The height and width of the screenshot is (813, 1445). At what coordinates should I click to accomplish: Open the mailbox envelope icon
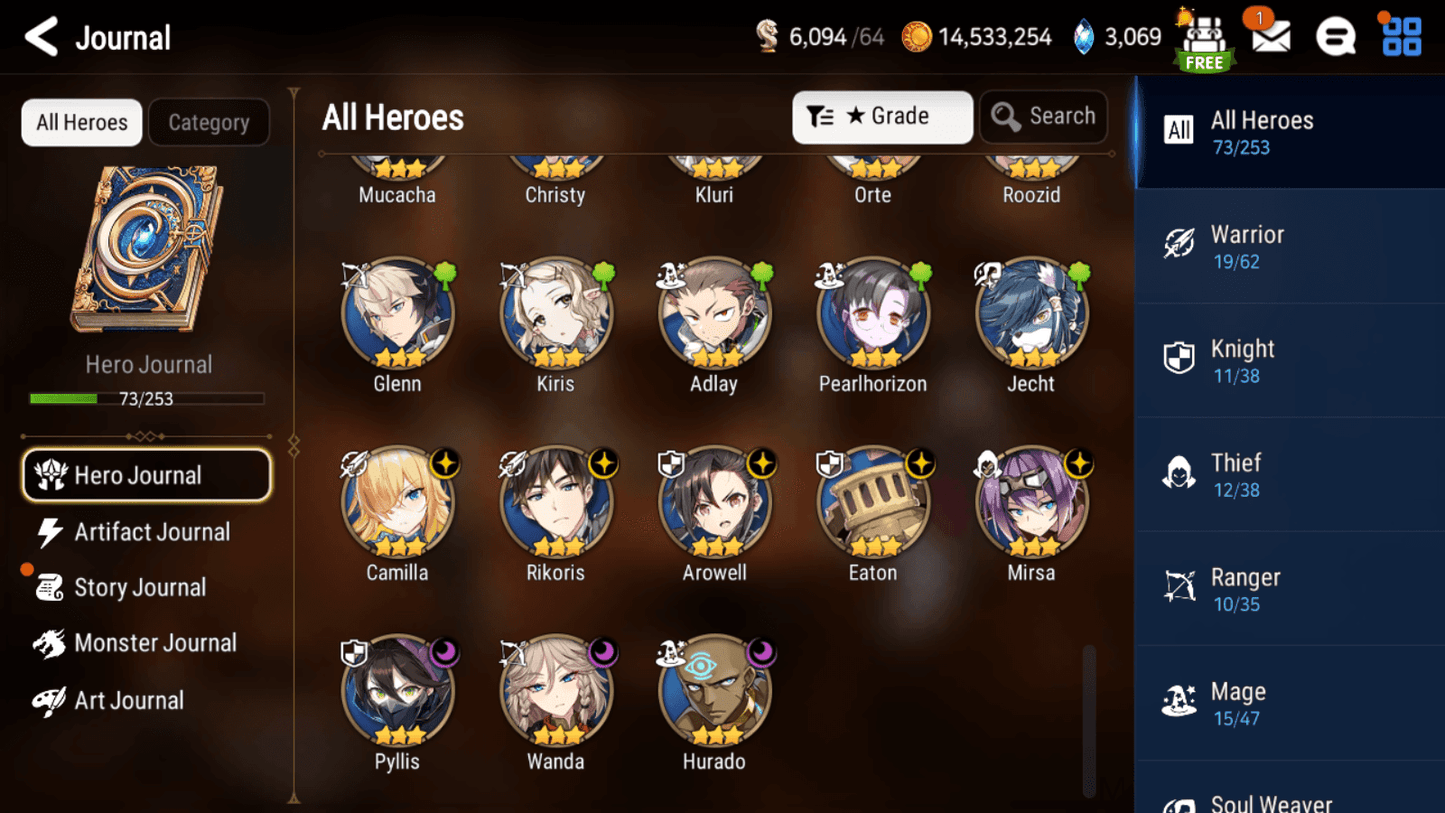(x=1271, y=38)
